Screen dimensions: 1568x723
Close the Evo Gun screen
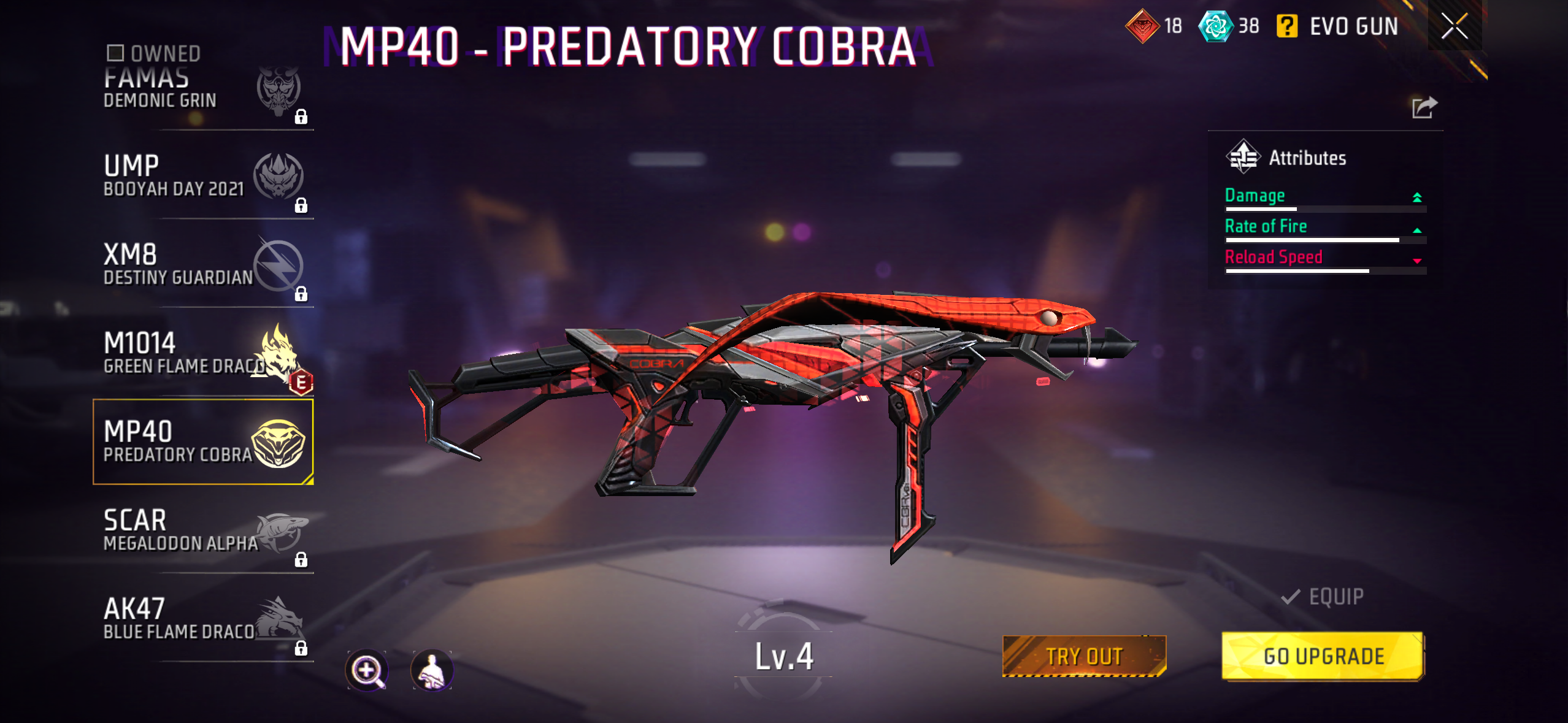pyautogui.click(x=1454, y=26)
